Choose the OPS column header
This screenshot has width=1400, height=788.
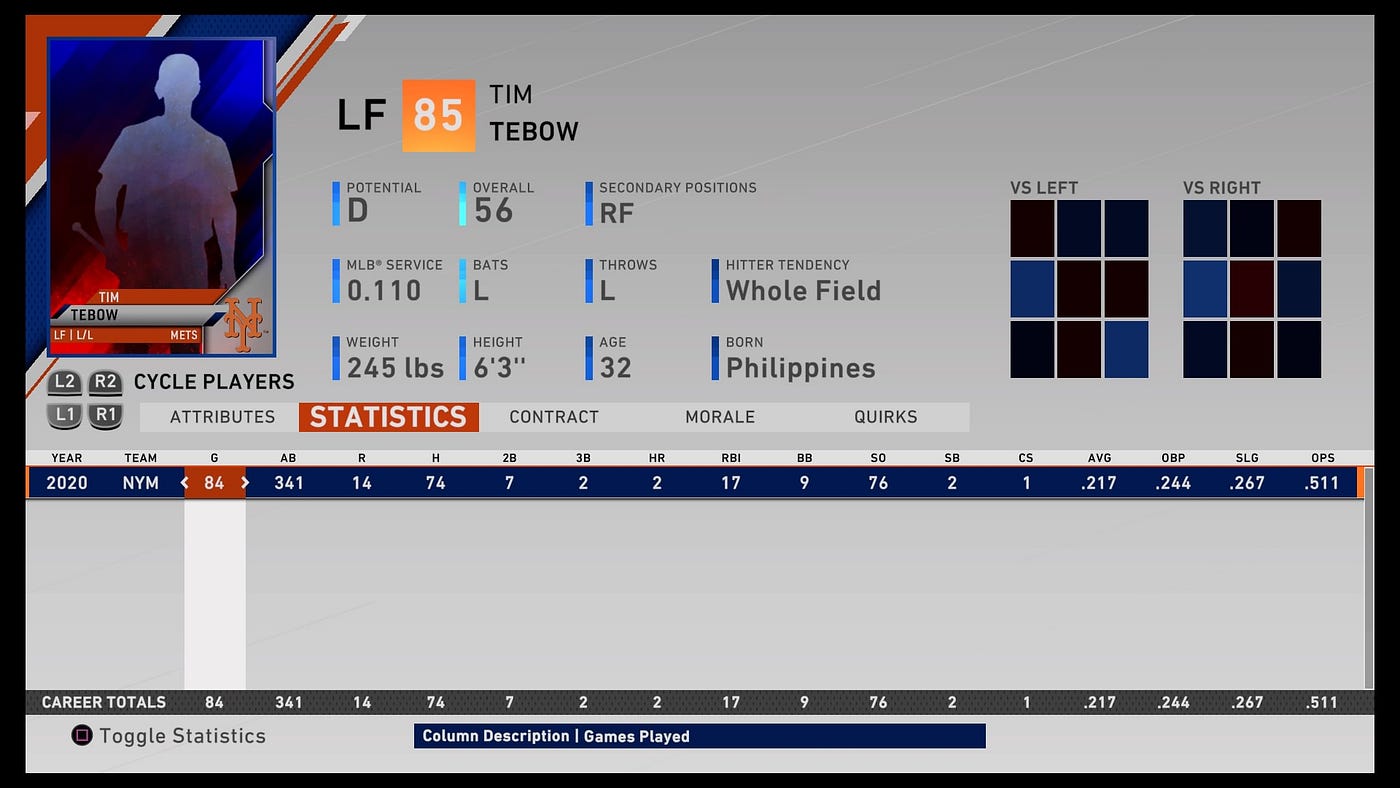1322,458
